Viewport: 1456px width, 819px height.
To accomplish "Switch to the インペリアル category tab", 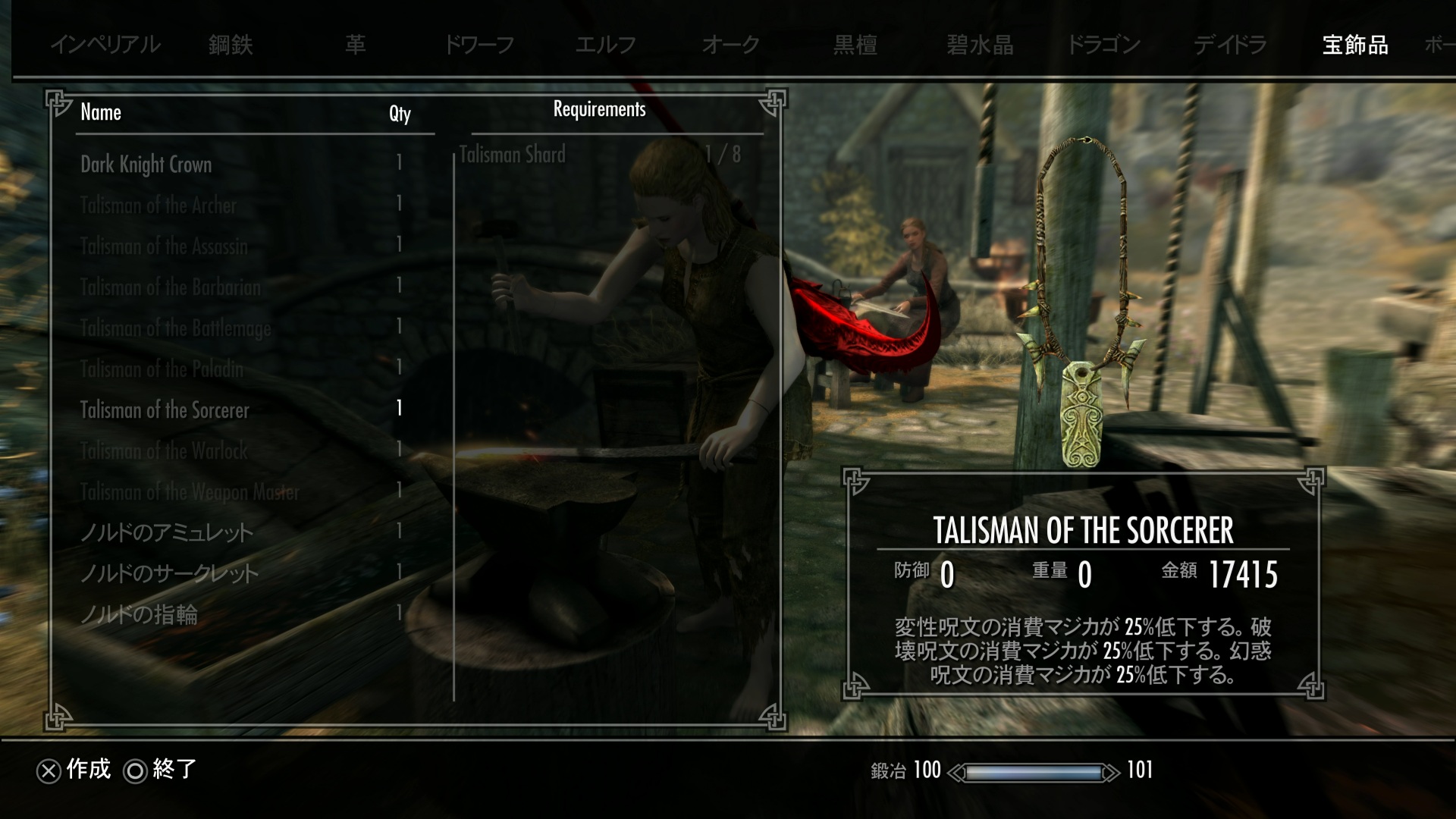I will (105, 45).
